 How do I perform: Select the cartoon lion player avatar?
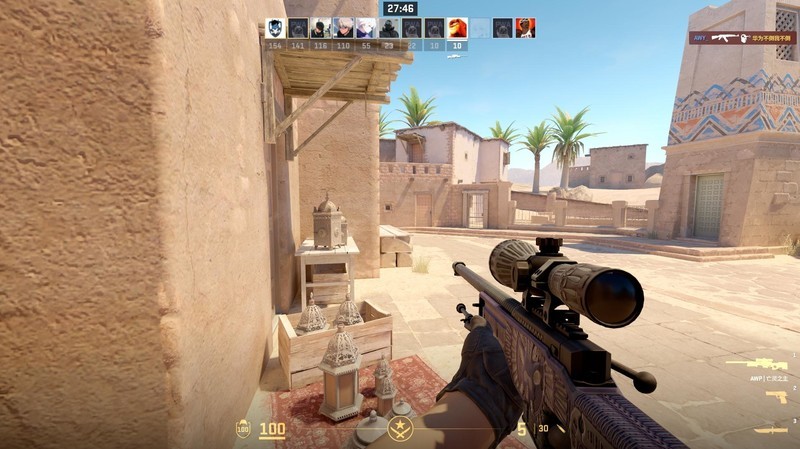click(x=457, y=28)
